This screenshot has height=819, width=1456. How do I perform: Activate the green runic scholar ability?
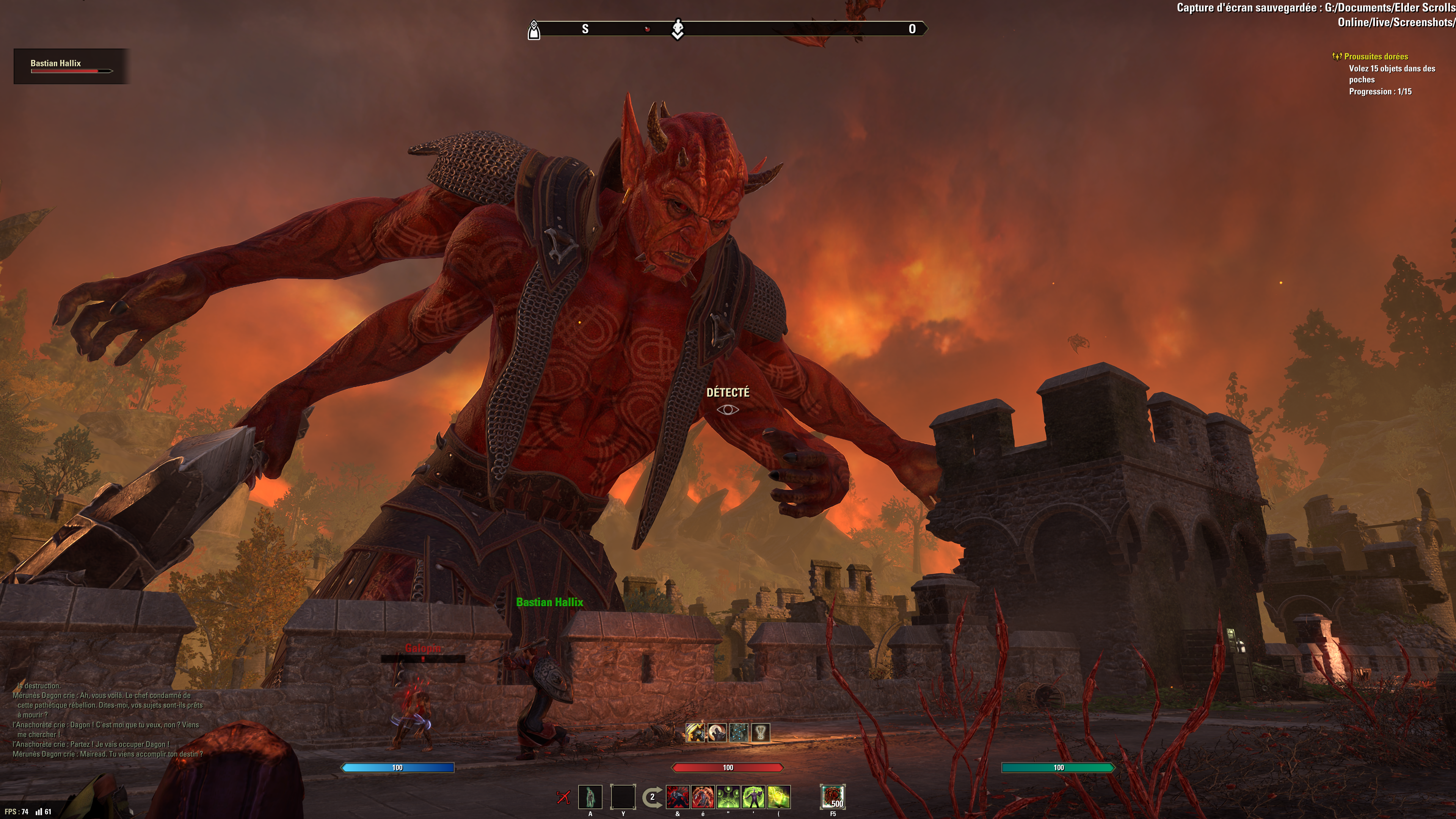coord(753,797)
